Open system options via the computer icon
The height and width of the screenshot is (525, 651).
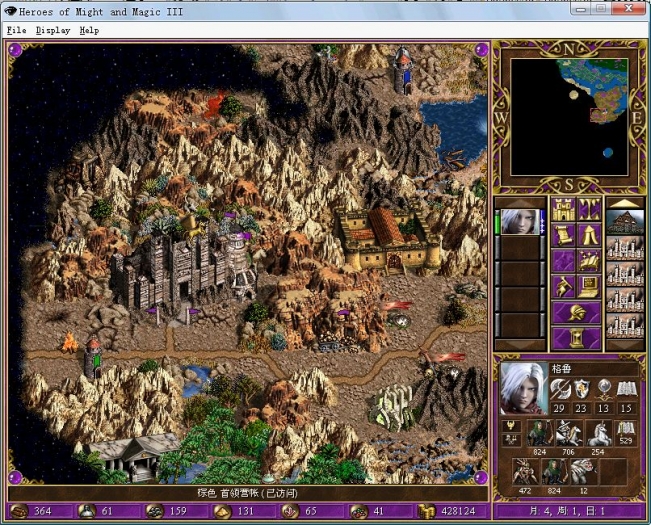click(x=590, y=288)
